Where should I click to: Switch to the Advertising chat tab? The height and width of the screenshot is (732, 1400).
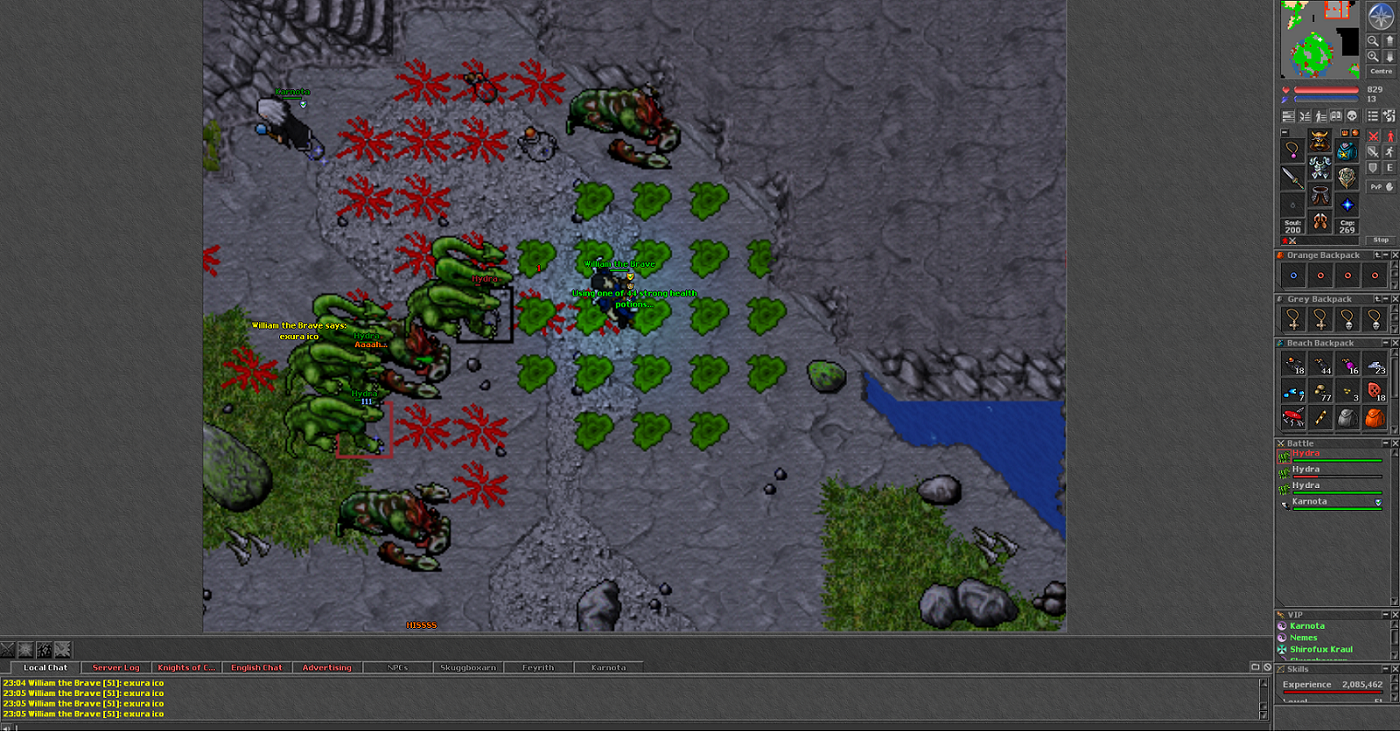coord(327,667)
